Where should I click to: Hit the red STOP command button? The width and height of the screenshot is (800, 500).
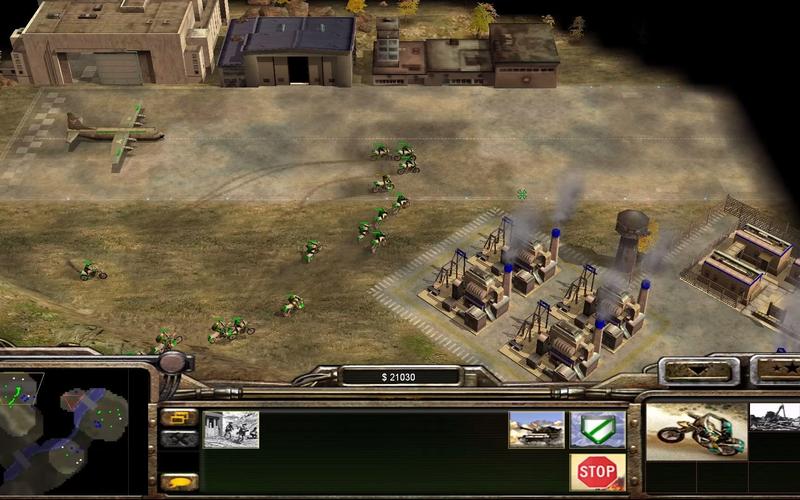[x=597, y=471]
